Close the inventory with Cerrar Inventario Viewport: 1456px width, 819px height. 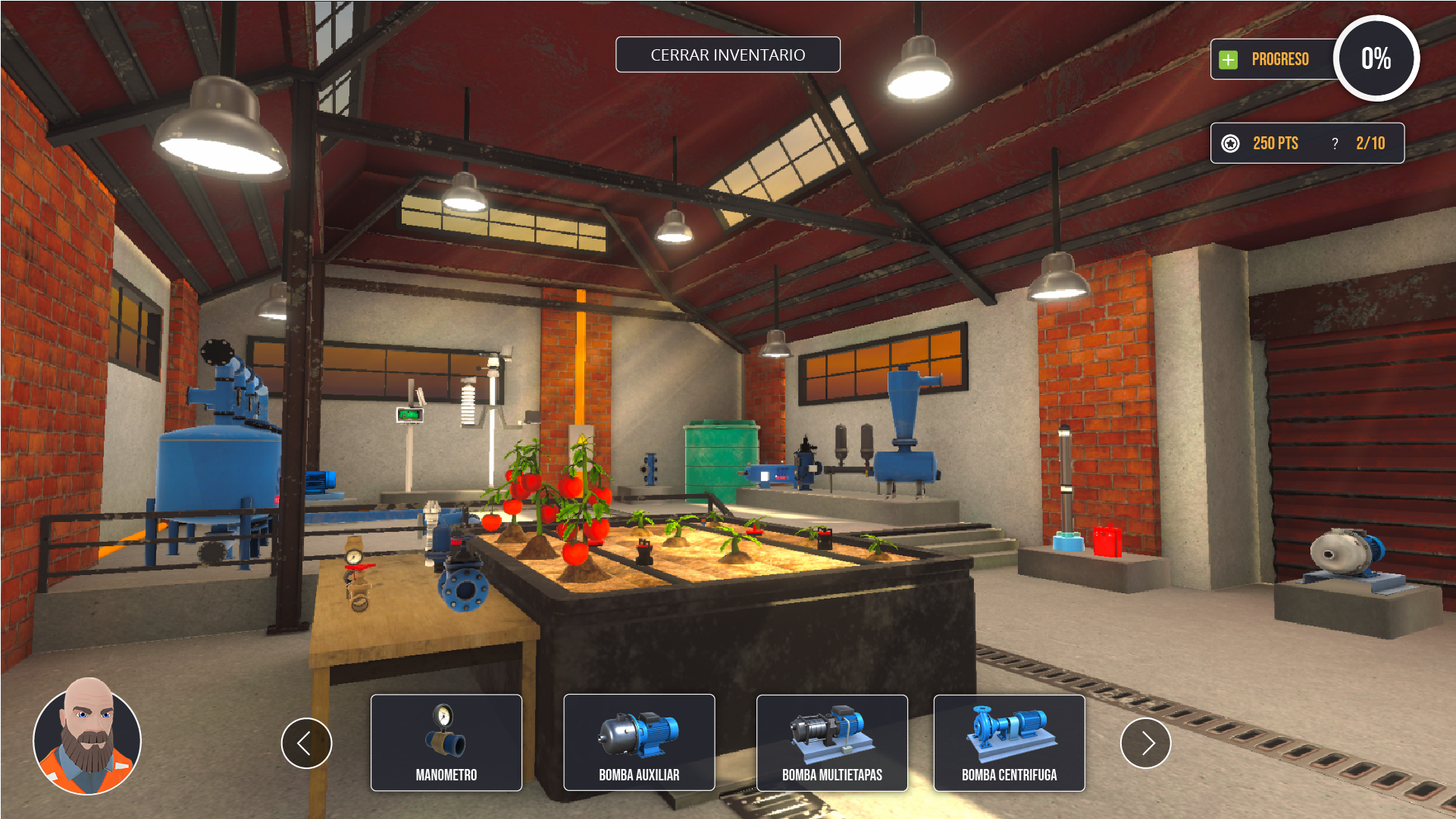pos(728,55)
